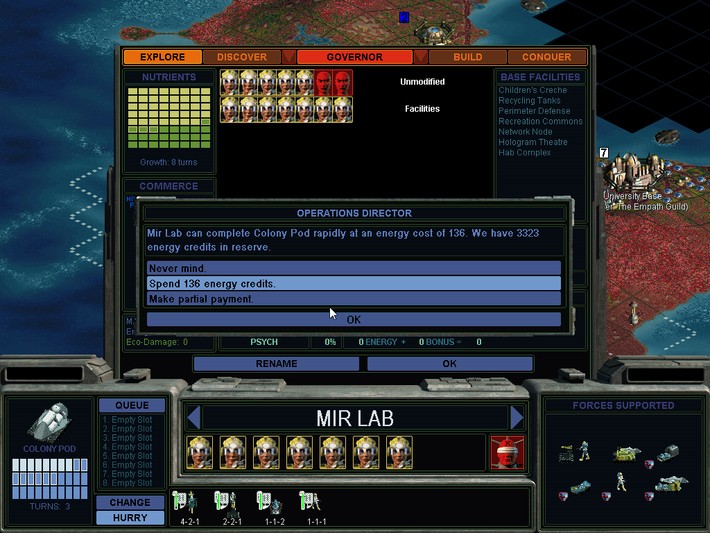
Task: Open the Discover tab
Action: click(242, 57)
